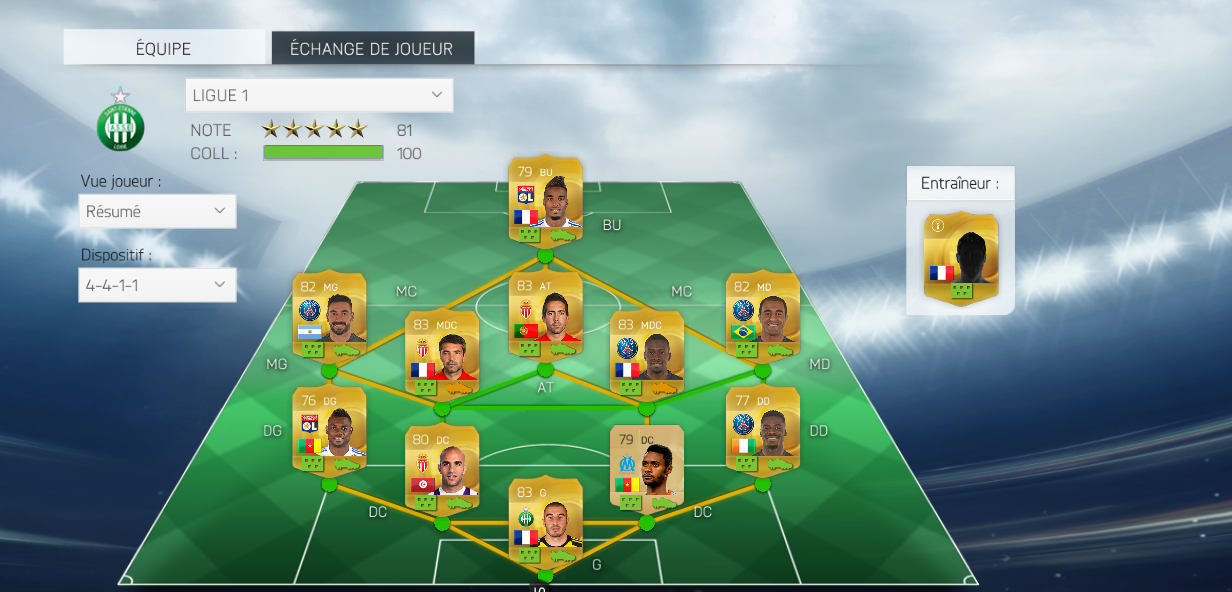The height and width of the screenshot is (592, 1232).
Task: Click the 80 DC Monaco defender card
Action: tap(442, 468)
